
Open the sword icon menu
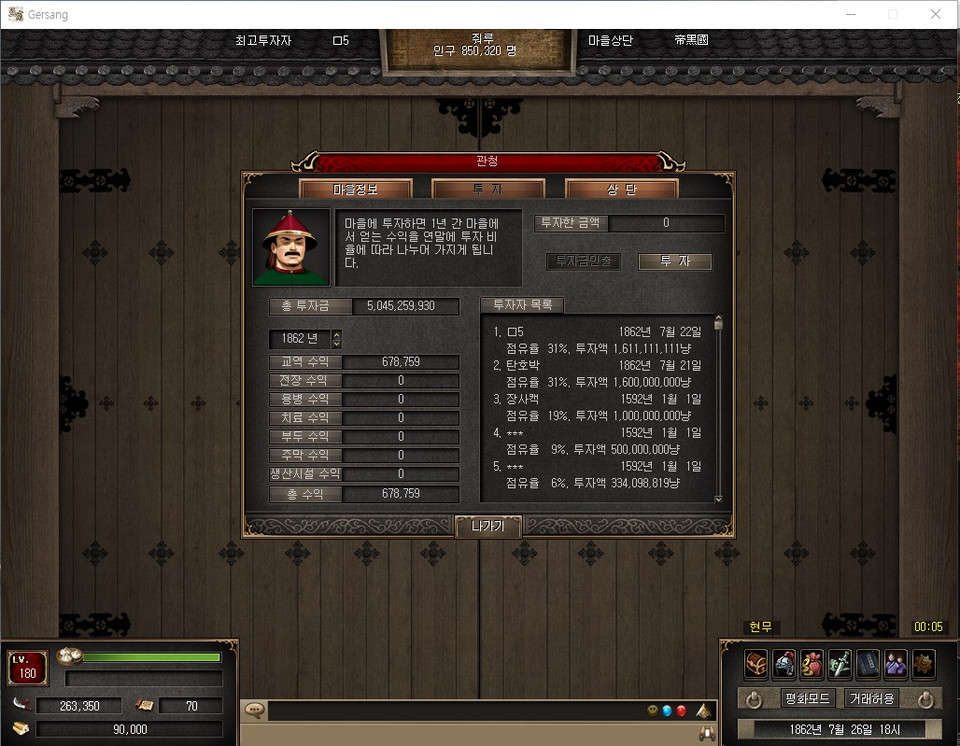tap(840, 663)
